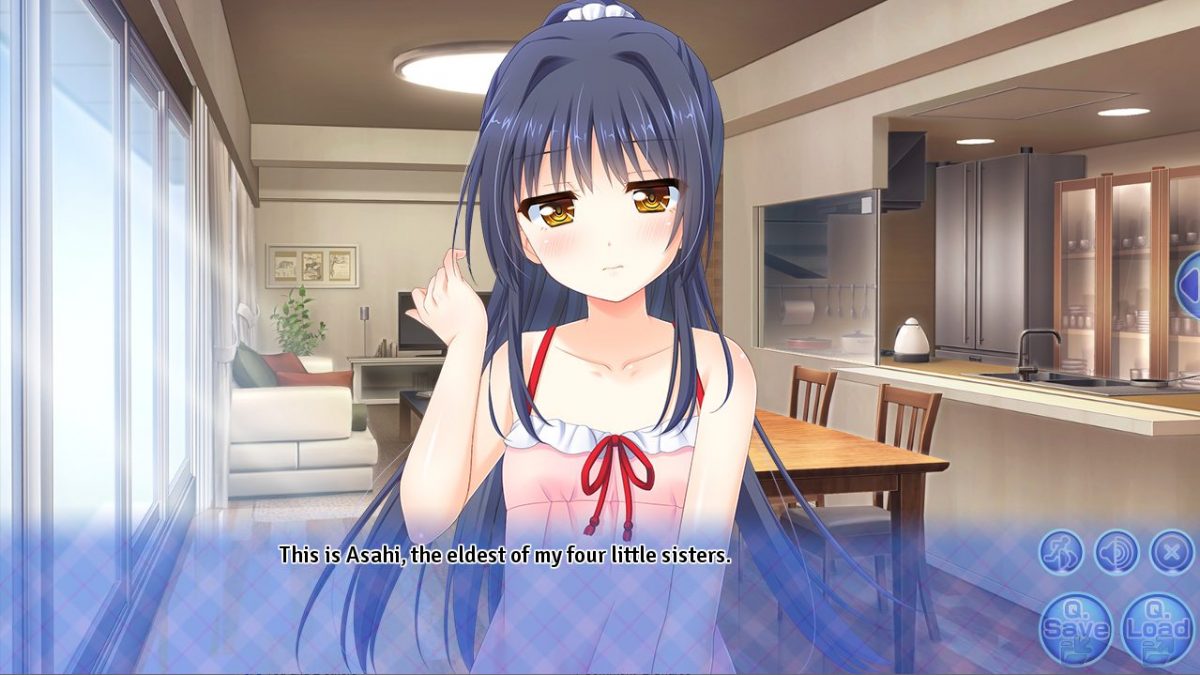The image size is (1200, 675).
Task: Expand the side menu with the left-arrow button
Action: [x=1190, y=285]
